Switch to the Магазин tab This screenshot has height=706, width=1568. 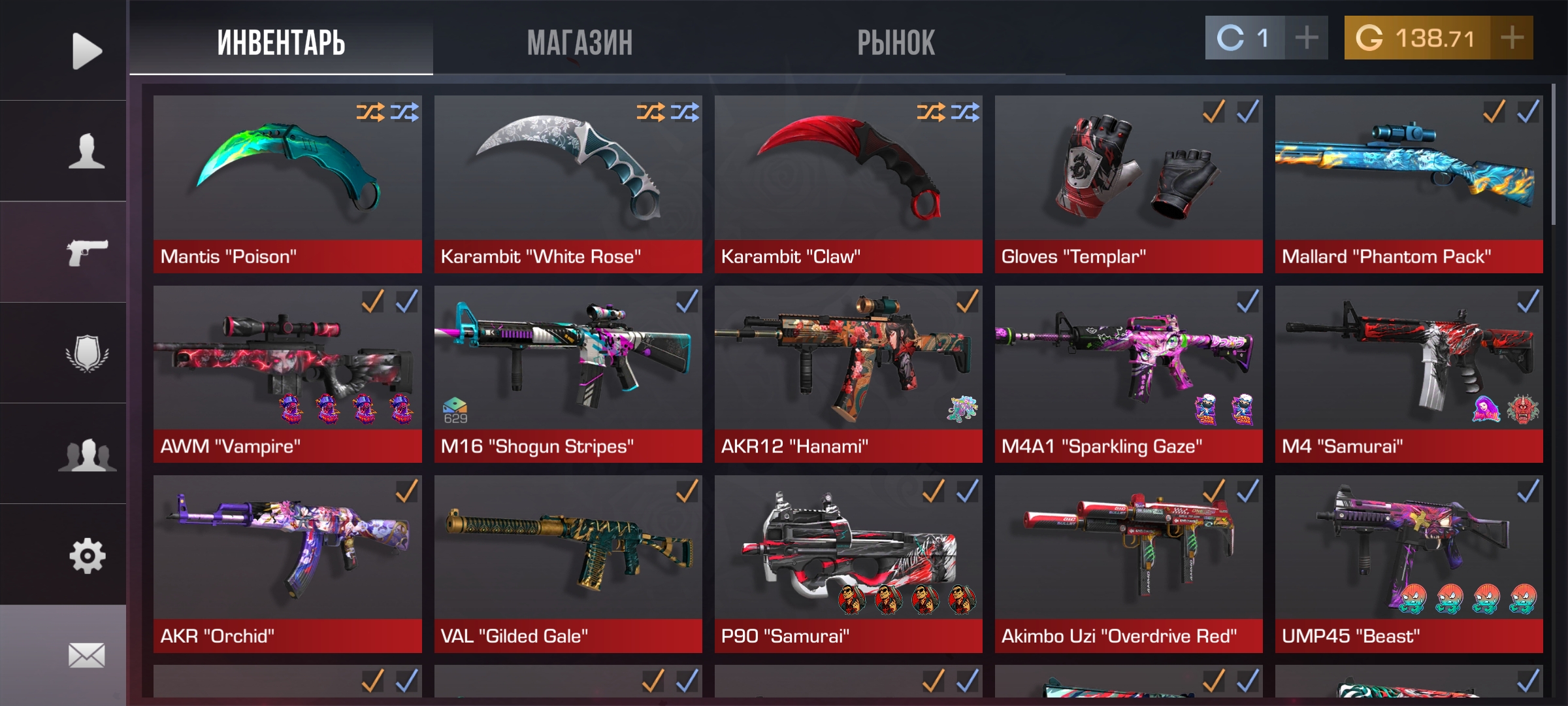point(580,43)
